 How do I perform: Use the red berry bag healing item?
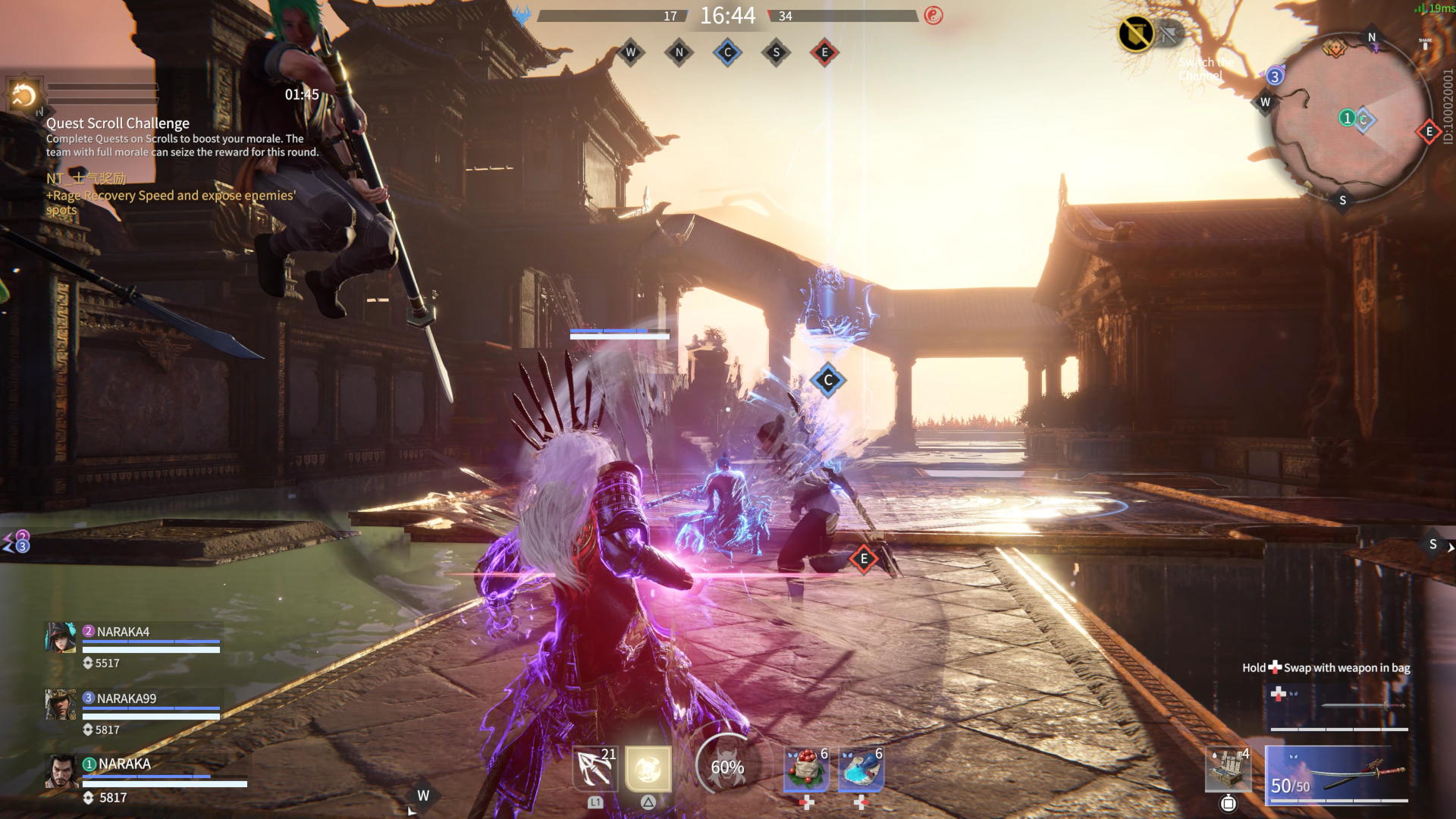click(807, 770)
